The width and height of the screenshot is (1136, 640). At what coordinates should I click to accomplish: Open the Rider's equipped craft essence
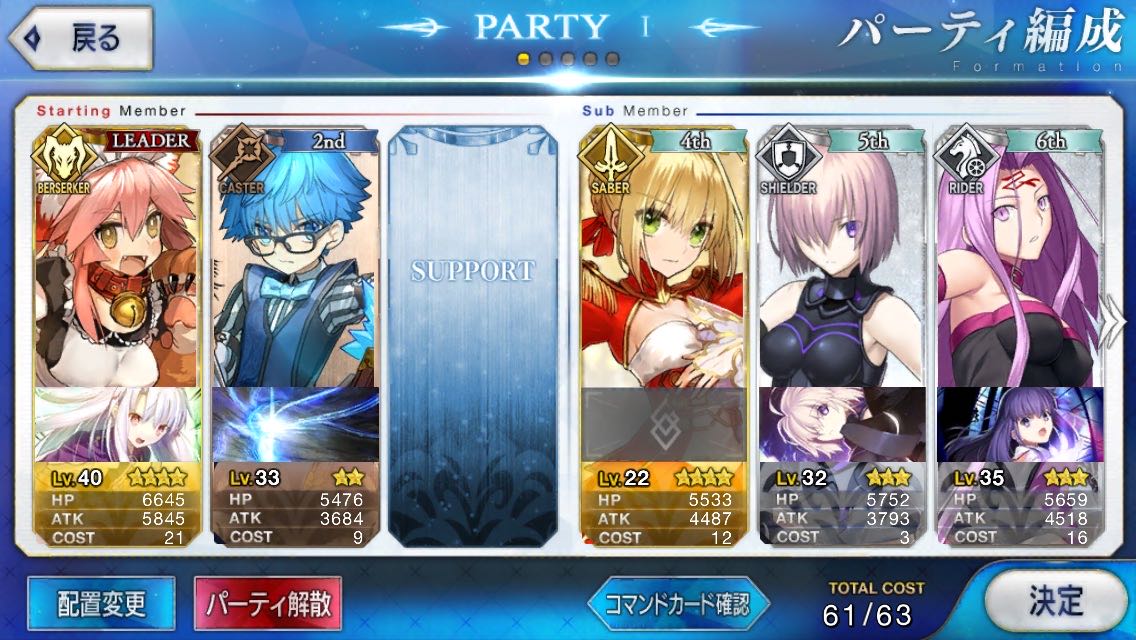pyautogui.click(x=1018, y=425)
